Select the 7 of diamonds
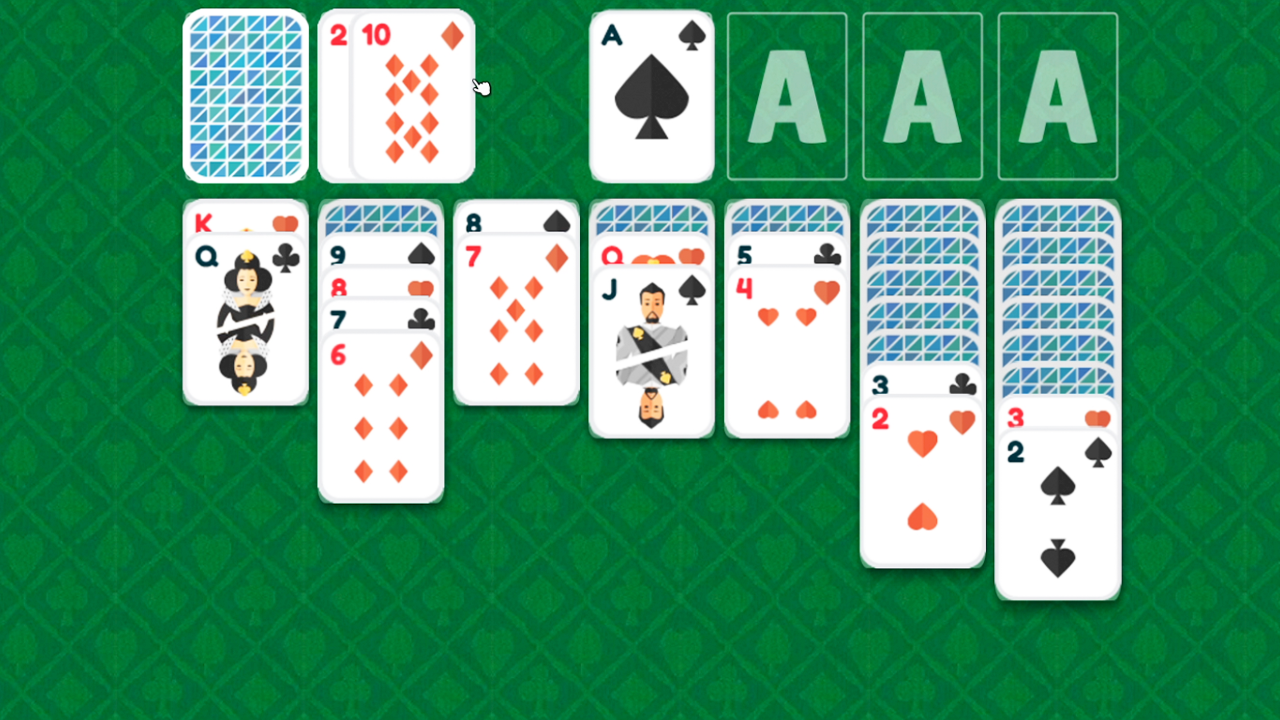This screenshot has height=720, width=1280. [516, 320]
